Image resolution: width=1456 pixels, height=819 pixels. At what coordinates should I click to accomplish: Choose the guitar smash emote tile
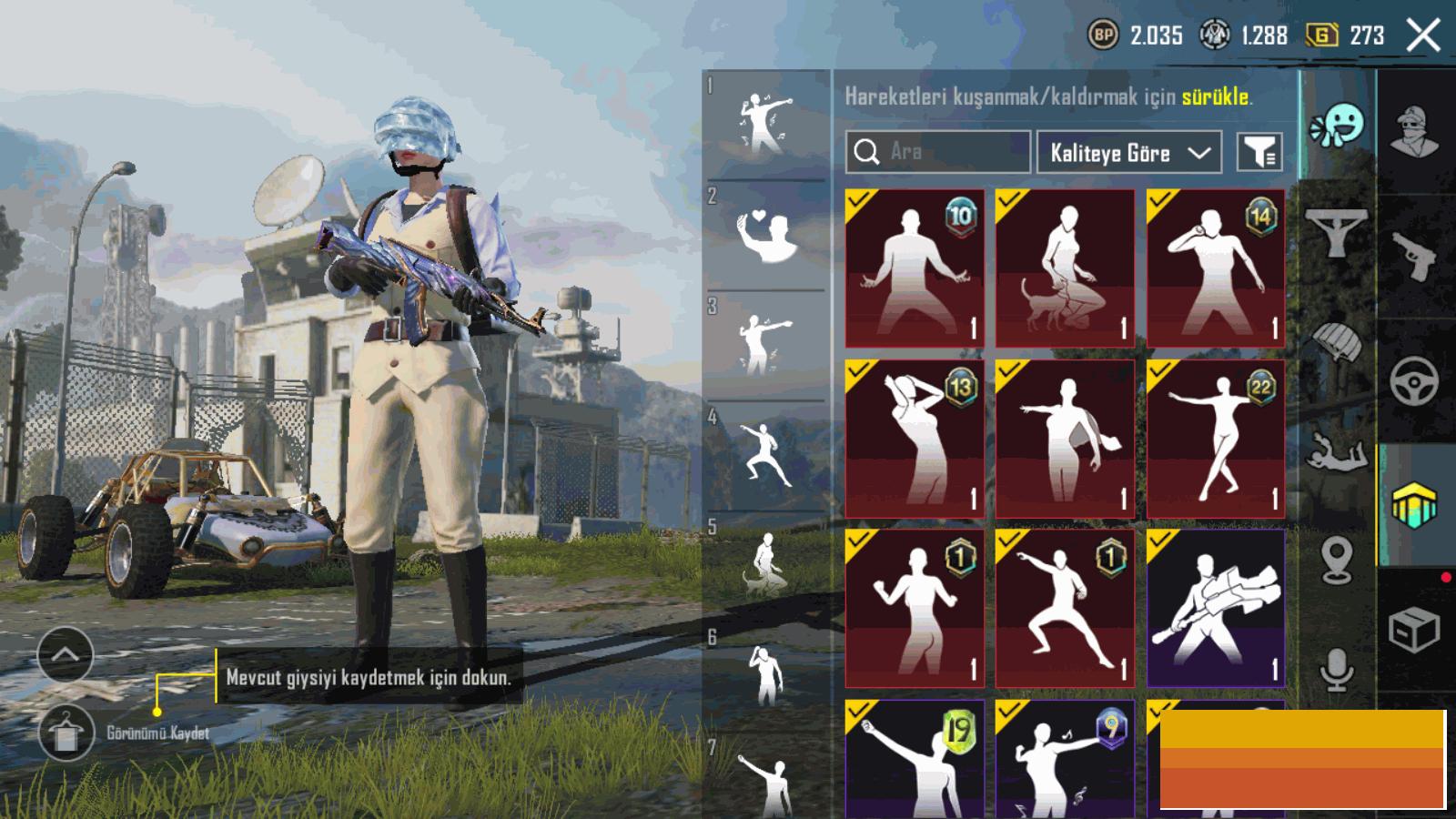pyautogui.click(x=1216, y=608)
